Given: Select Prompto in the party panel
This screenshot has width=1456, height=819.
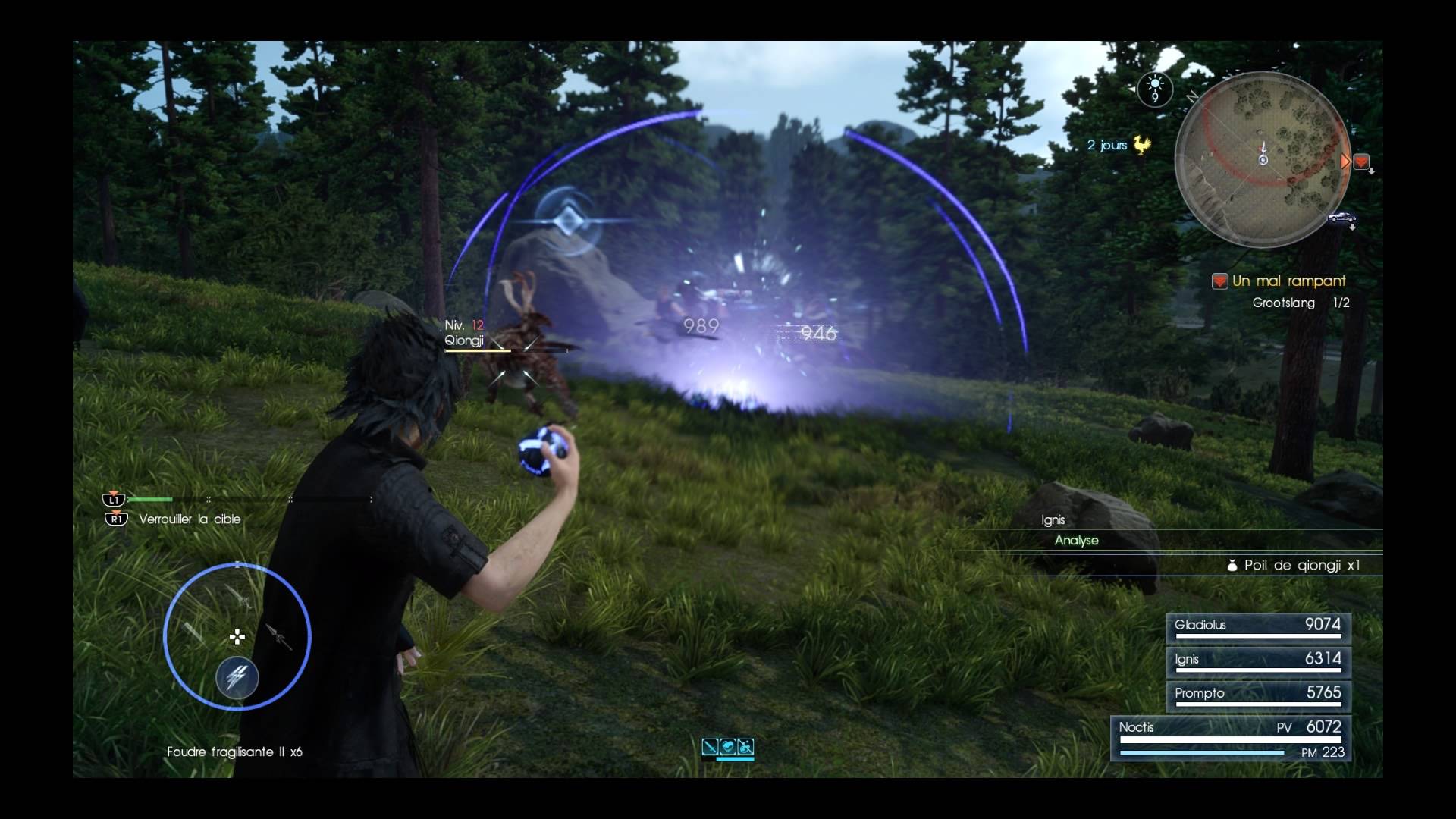Looking at the screenshot, I should 1258,695.
